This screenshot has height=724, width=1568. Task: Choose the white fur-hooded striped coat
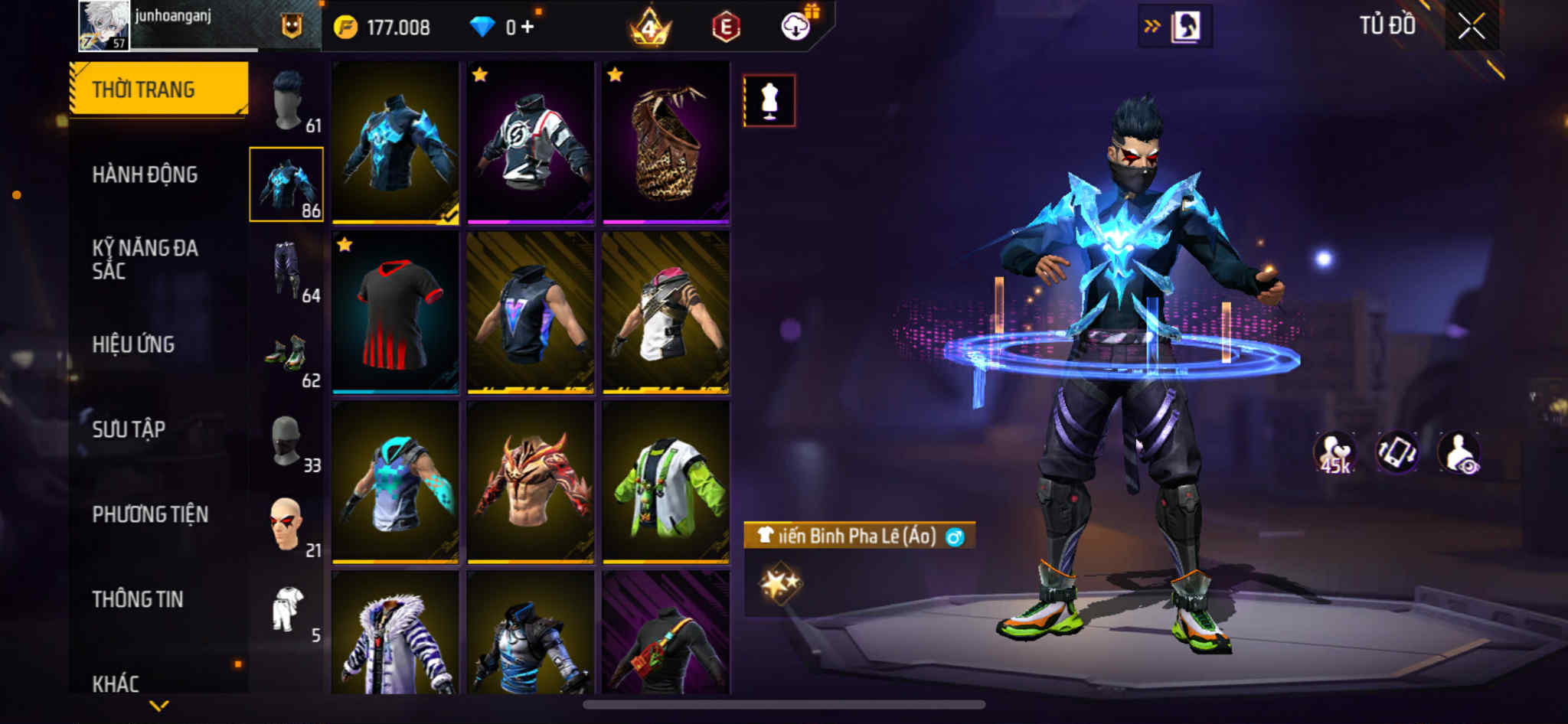pos(395,634)
